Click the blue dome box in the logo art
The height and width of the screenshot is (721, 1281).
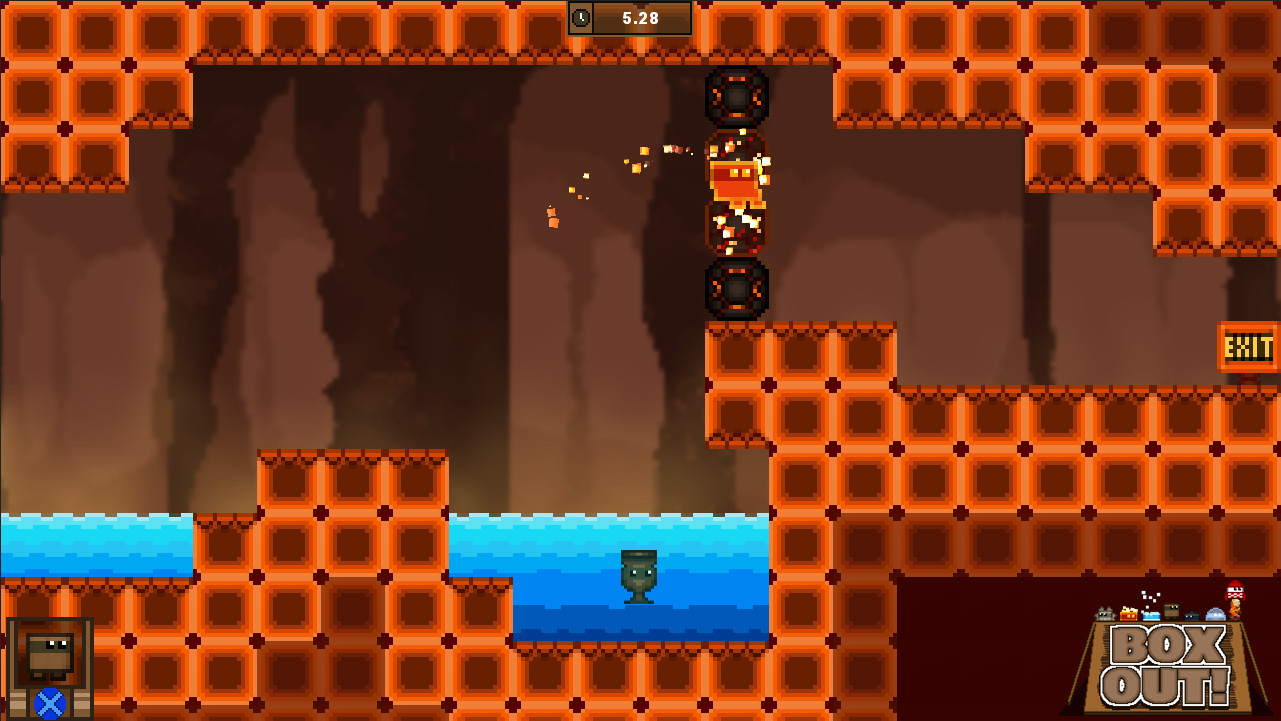pyautogui.click(x=1215, y=614)
